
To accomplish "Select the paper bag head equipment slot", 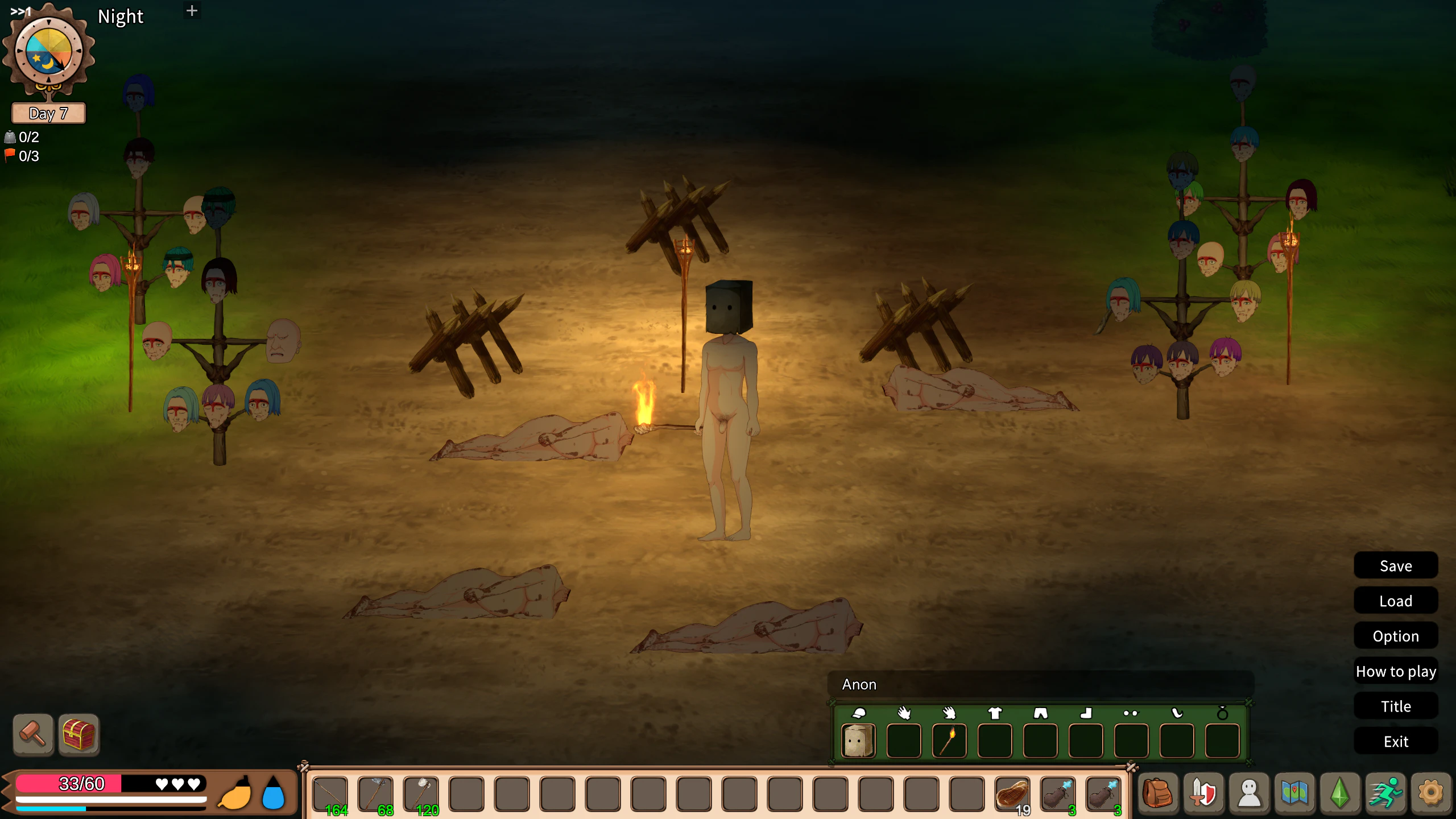I will coord(858,741).
